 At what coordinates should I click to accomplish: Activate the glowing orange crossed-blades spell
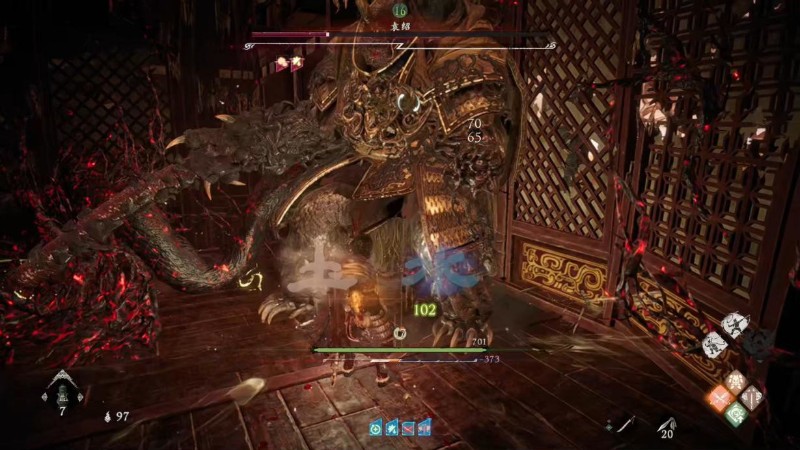720,397
